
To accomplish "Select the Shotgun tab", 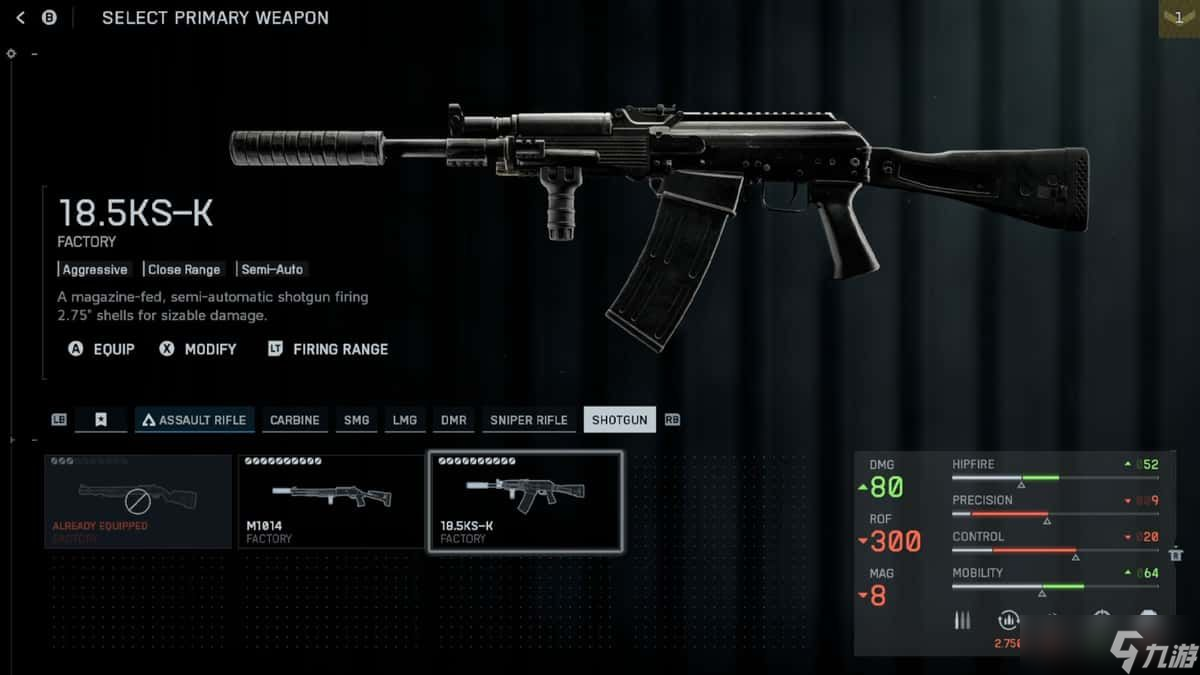I will pyautogui.click(x=620, y=420).
